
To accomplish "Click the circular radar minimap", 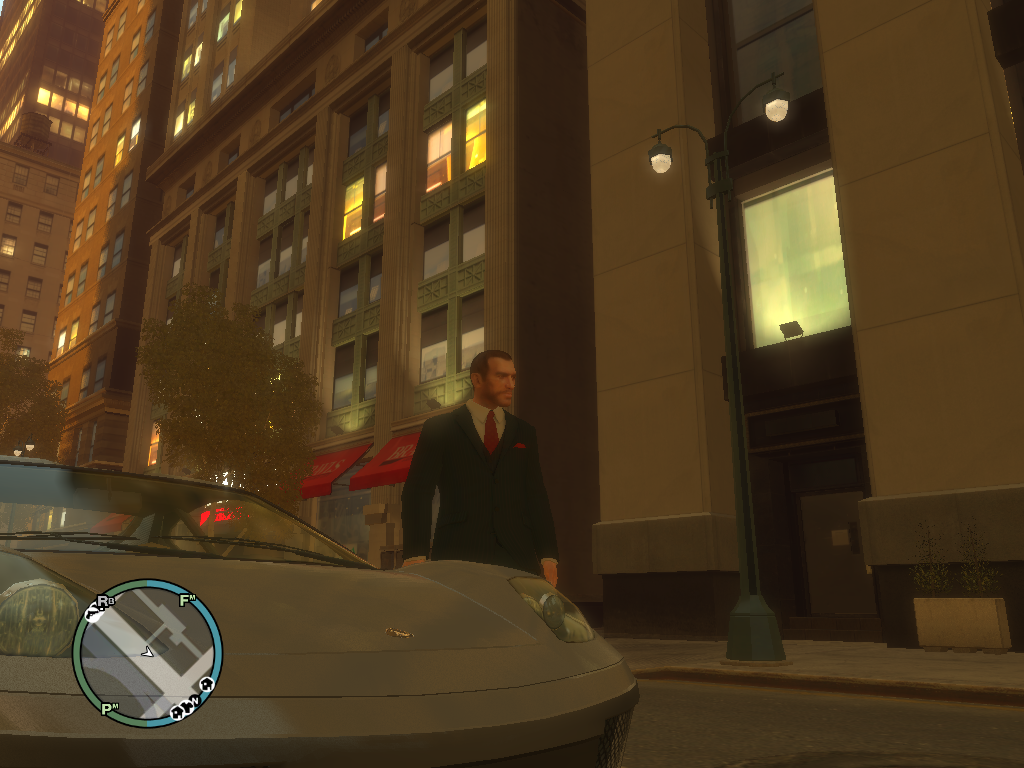I will 147,653.
